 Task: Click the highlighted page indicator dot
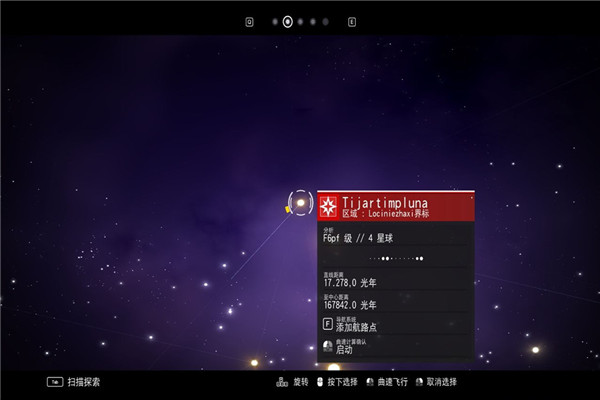pos(288,21)
